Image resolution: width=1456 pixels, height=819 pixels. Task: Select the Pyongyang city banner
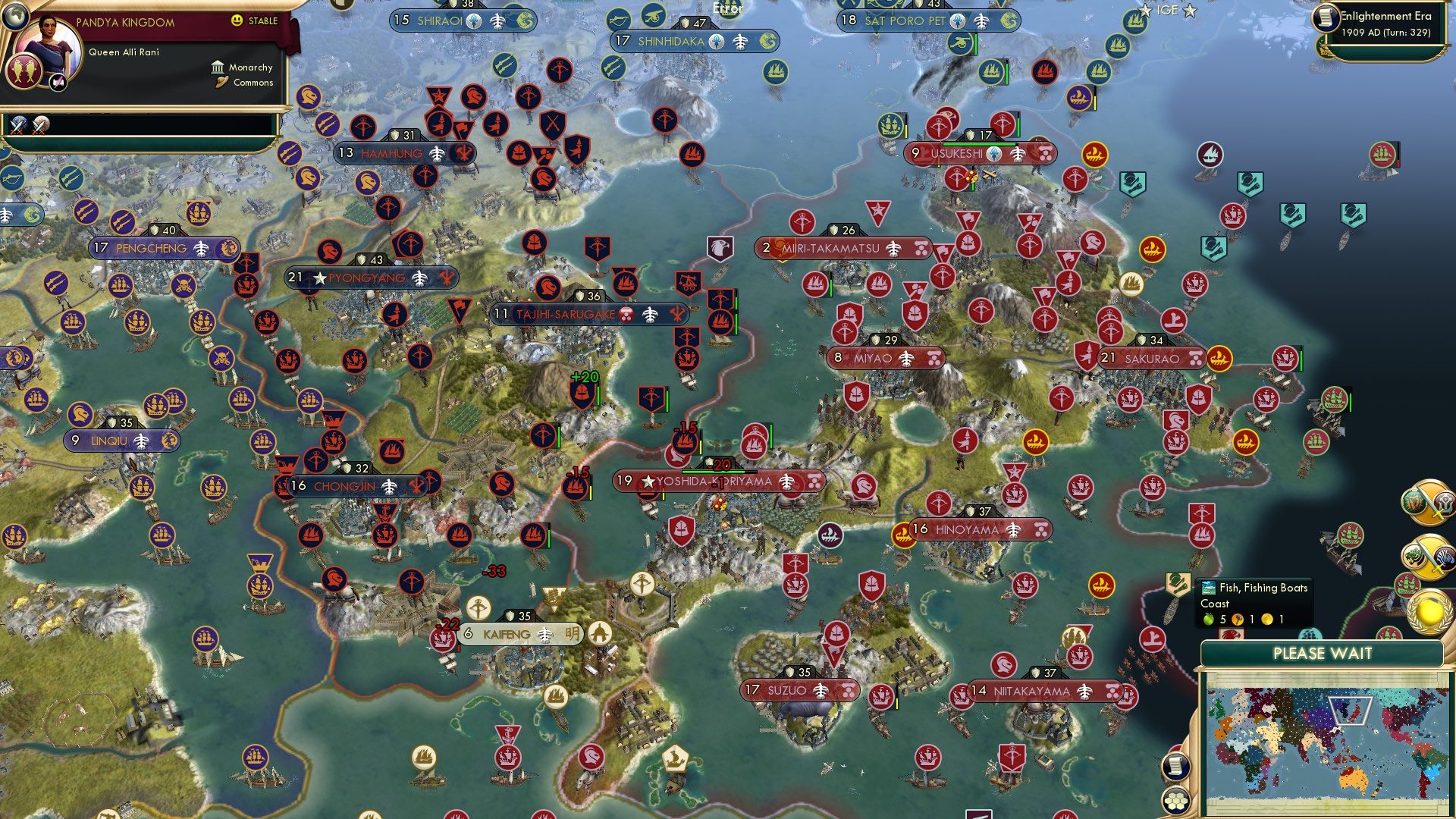(364, 278)
